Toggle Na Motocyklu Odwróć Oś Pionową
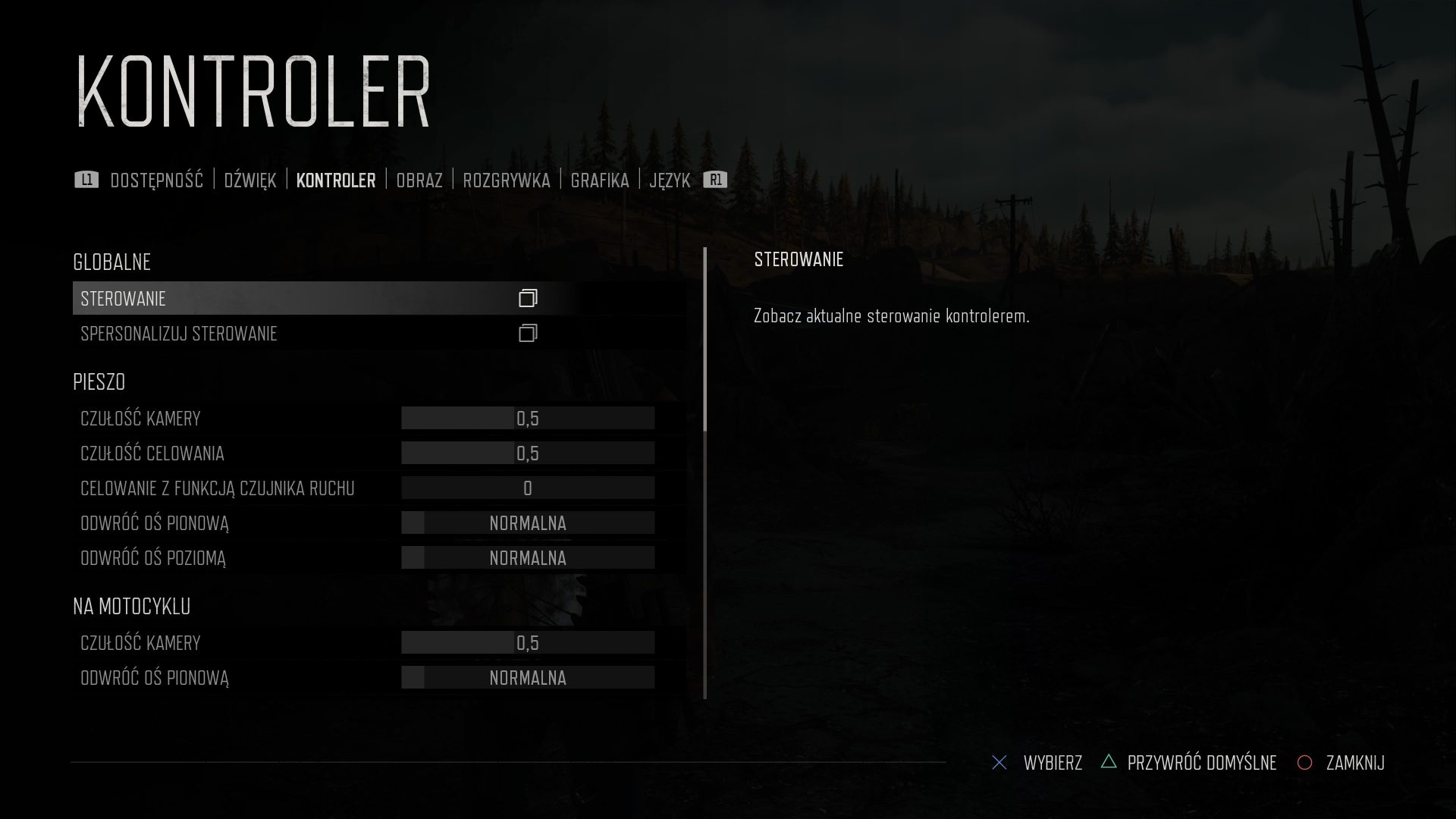 tap(527, 678)
